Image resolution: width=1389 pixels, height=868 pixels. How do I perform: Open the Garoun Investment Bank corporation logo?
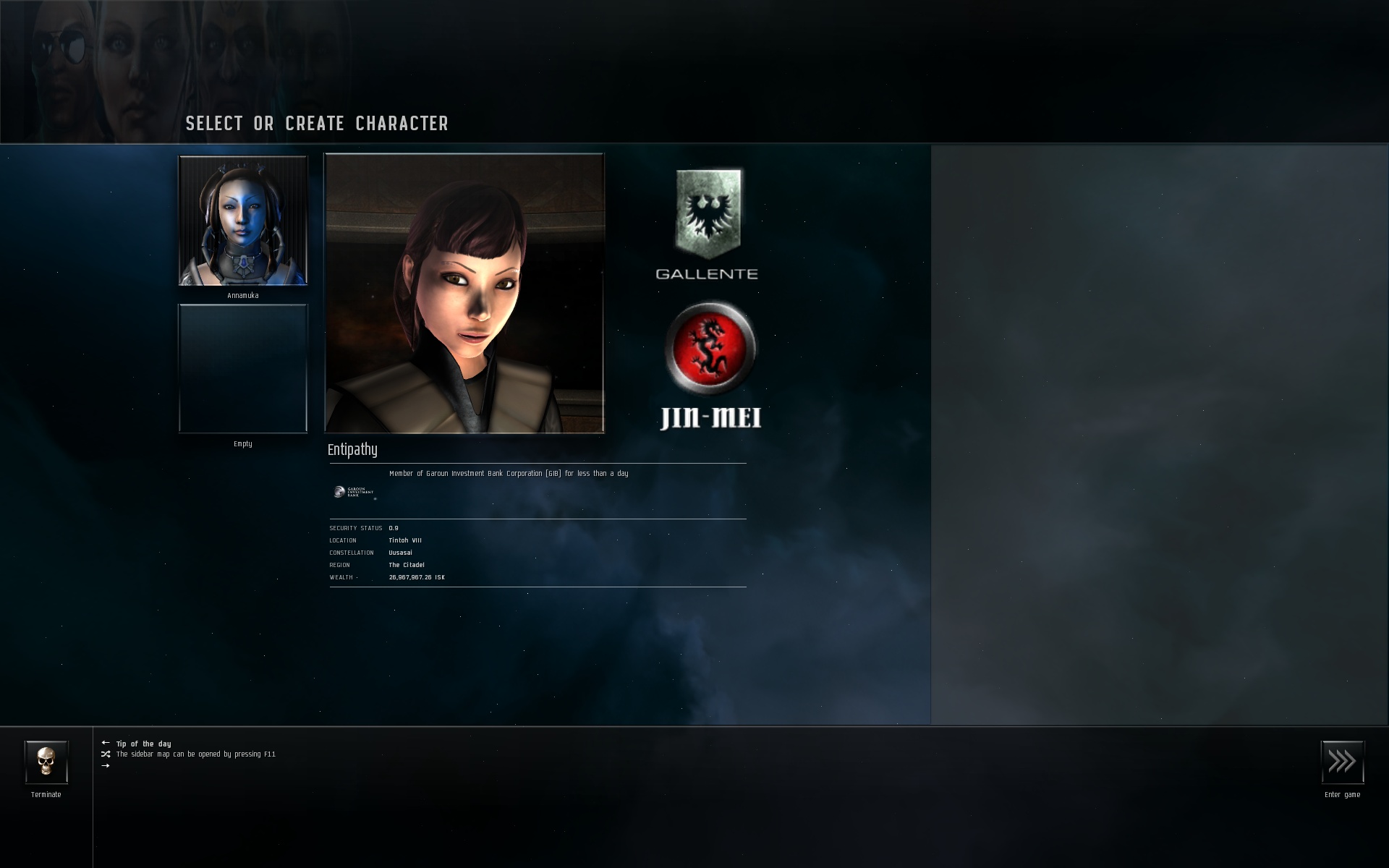[354, 493]
